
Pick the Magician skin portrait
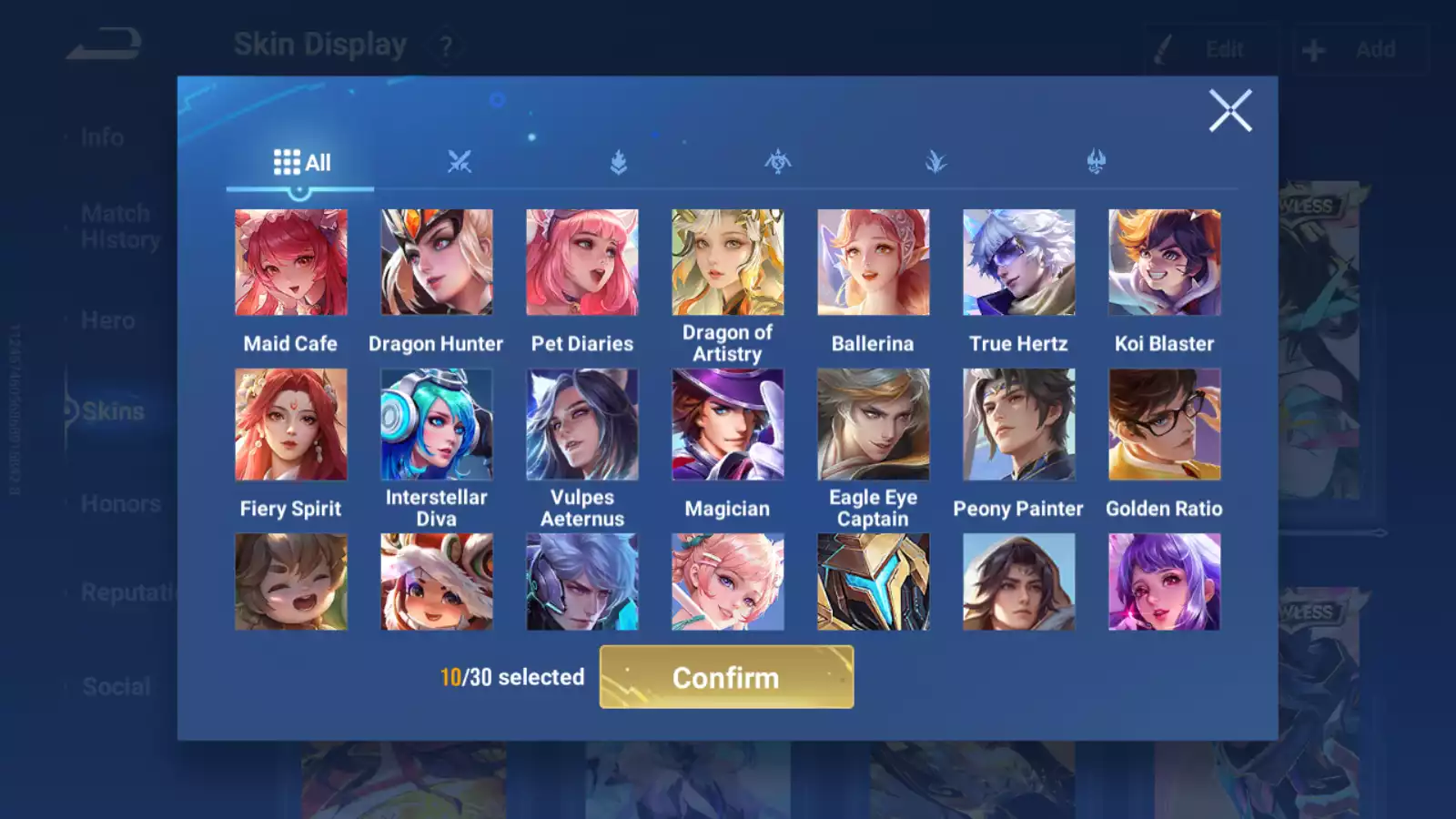tap(727, 424)
